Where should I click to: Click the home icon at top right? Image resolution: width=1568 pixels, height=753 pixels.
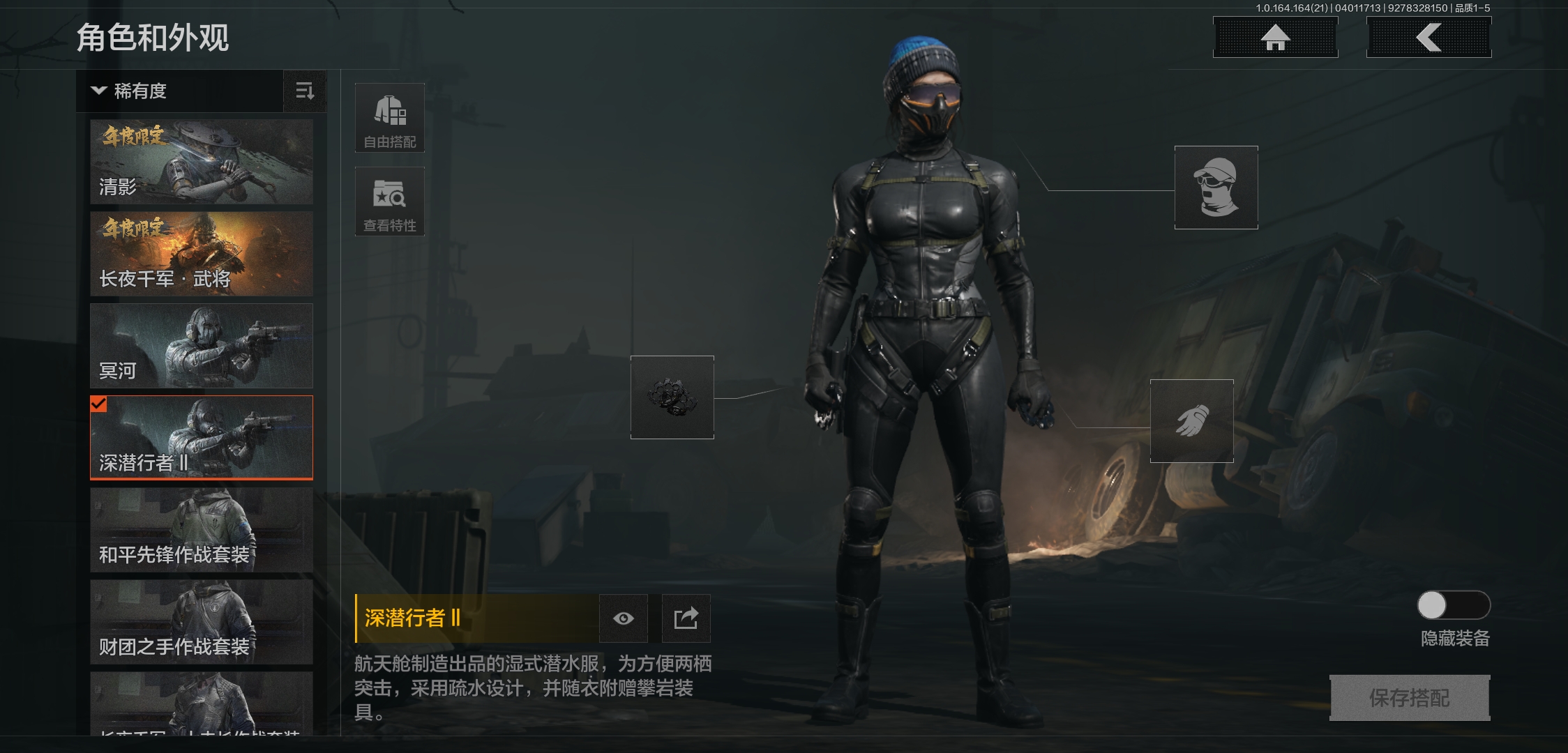tap(1275, 38)
